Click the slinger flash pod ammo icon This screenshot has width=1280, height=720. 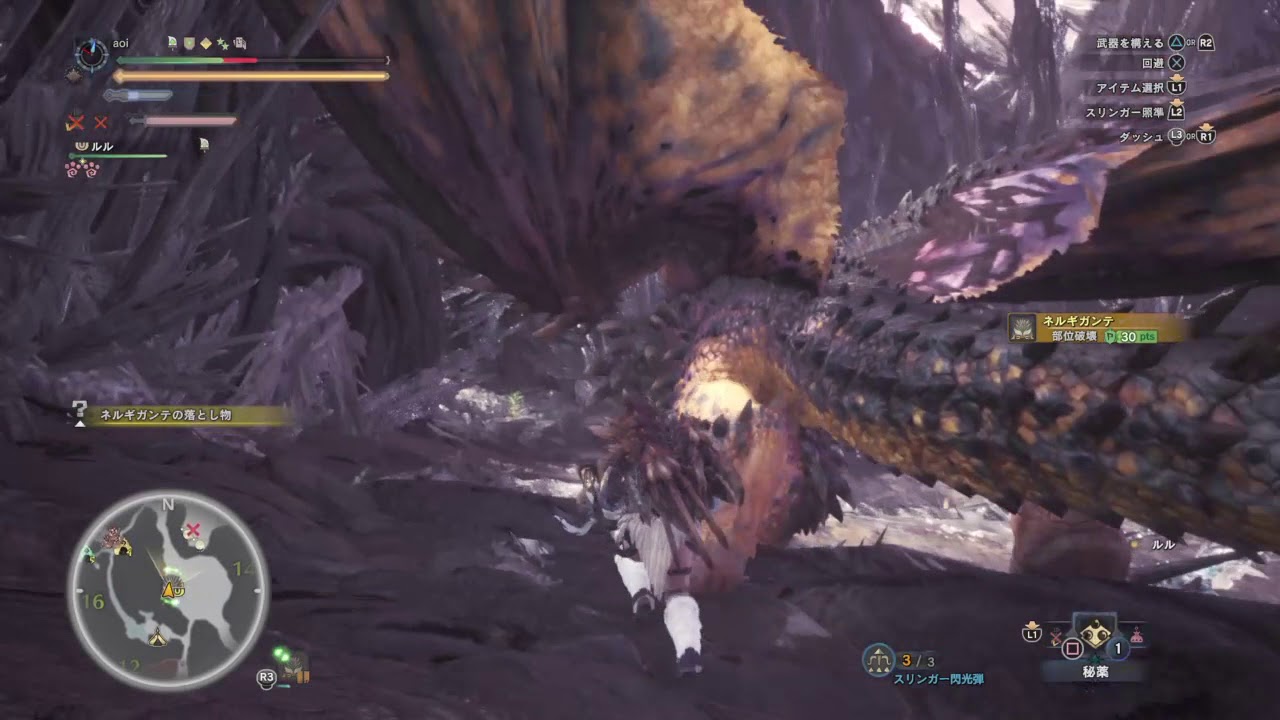(x=878, y=659)
